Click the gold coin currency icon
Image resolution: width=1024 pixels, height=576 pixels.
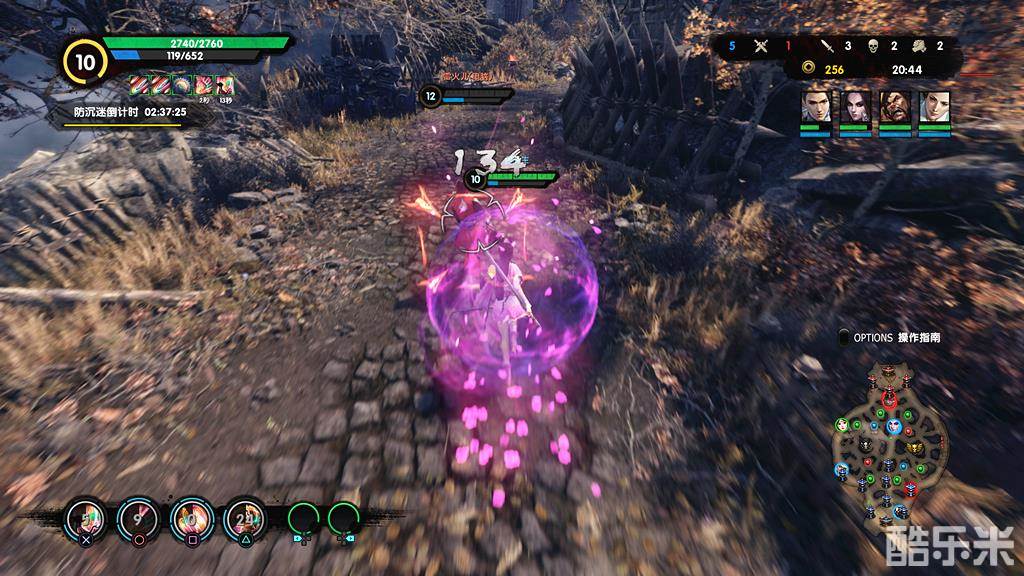click(808, 70)
